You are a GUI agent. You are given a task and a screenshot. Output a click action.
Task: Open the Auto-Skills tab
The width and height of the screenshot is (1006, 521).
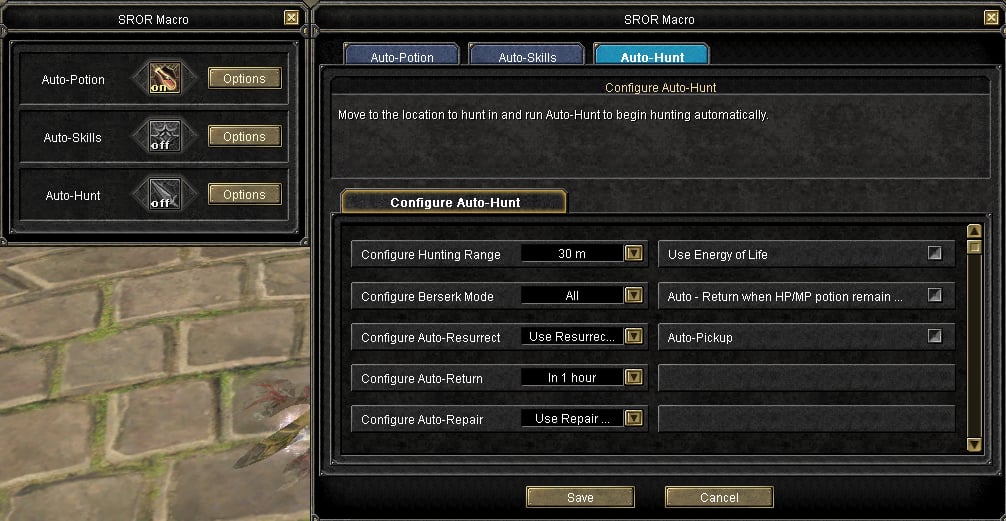tap(526, 57)
